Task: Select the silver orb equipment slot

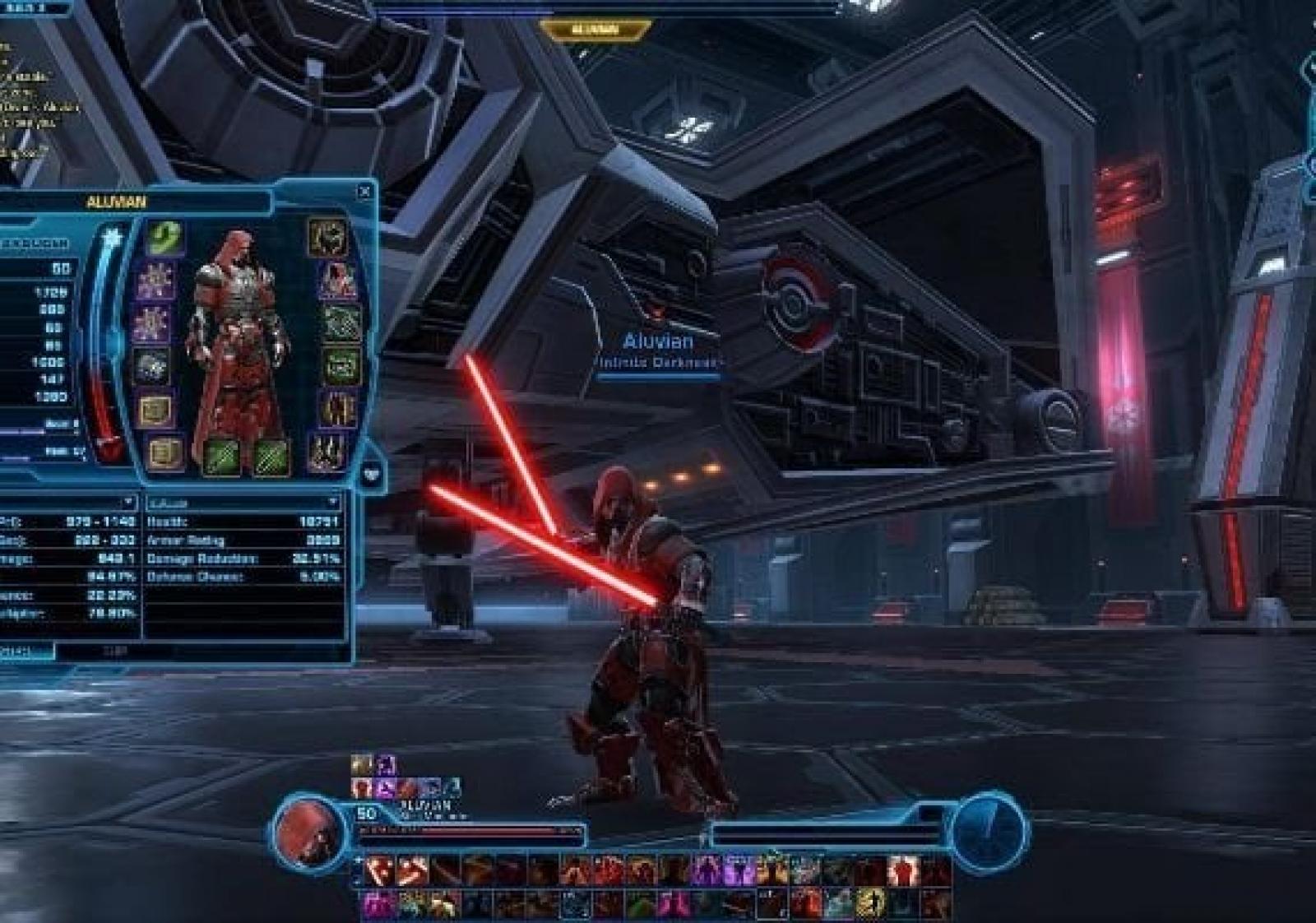Action: coord(151,368)
